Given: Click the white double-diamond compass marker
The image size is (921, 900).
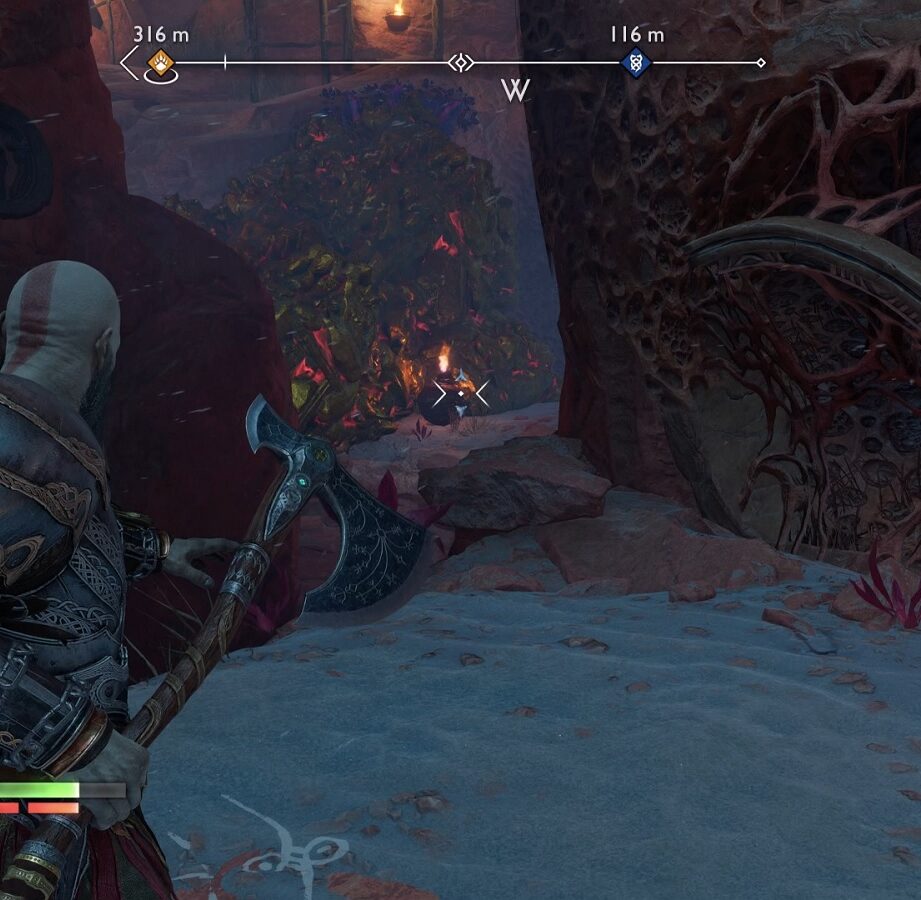Looking at the screenshot, I should (x=460, y=63).
